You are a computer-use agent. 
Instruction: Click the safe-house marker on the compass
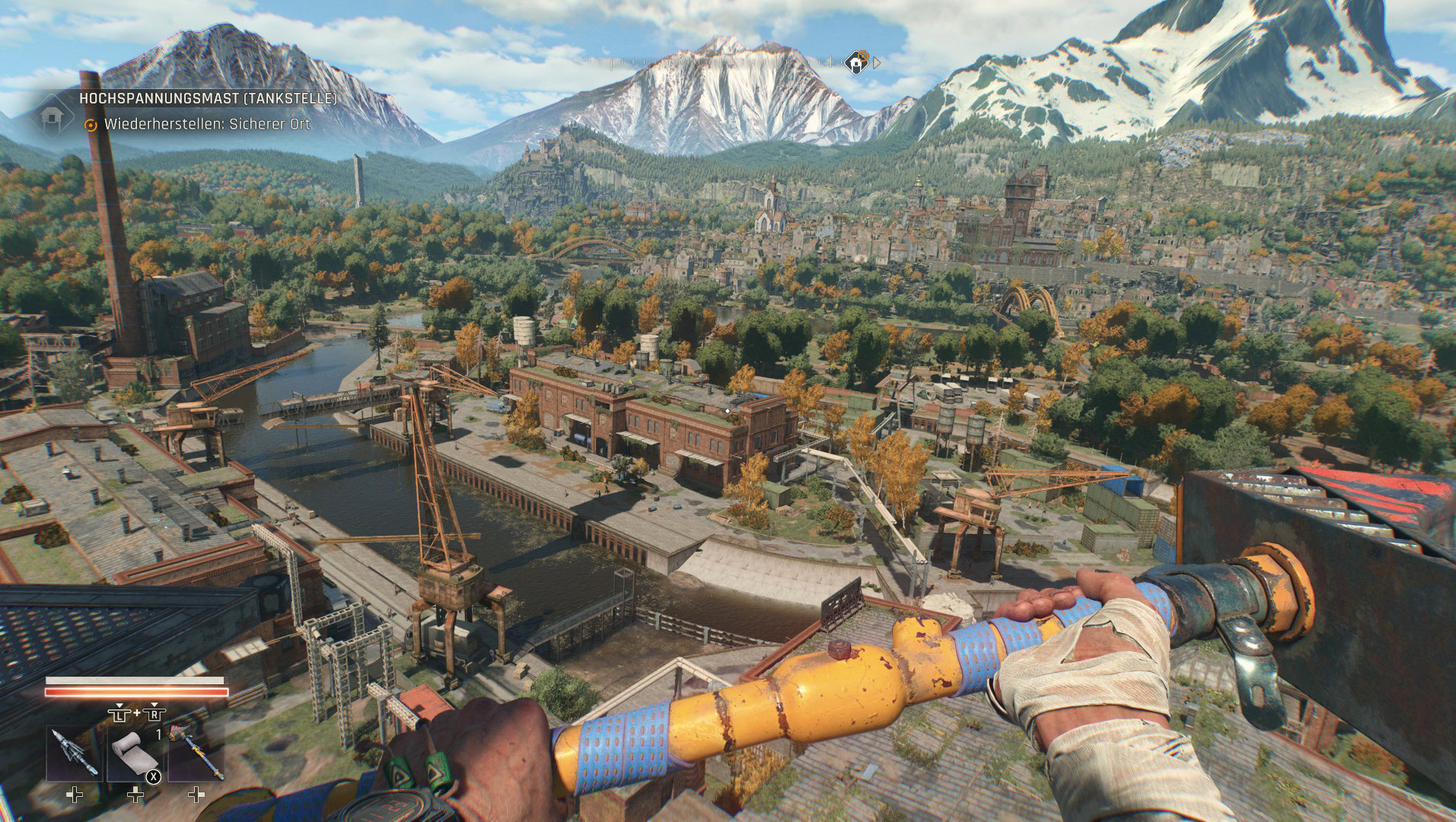(857, 62)
